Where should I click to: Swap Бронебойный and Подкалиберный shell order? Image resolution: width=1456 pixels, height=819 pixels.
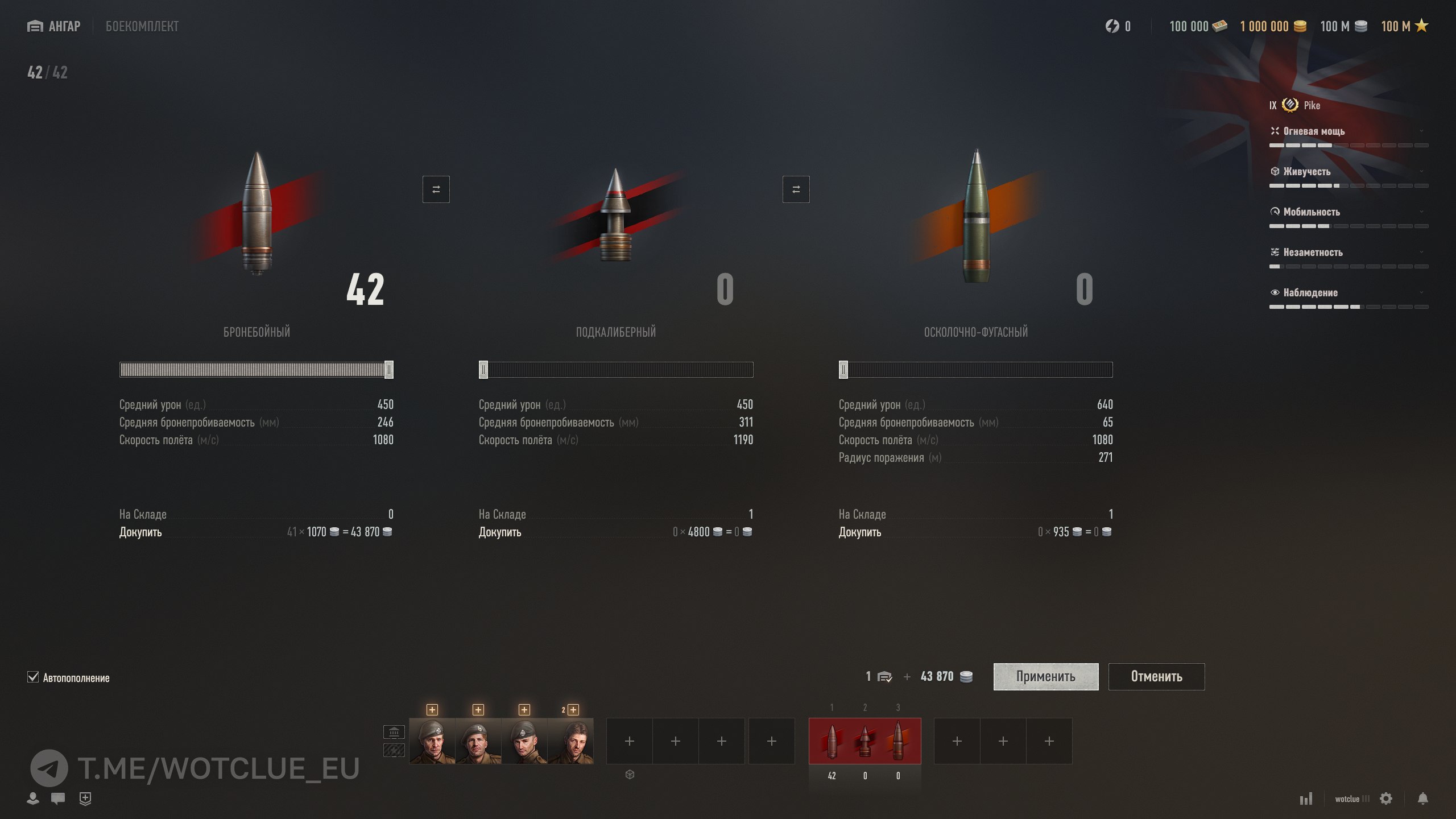point(436,189)
